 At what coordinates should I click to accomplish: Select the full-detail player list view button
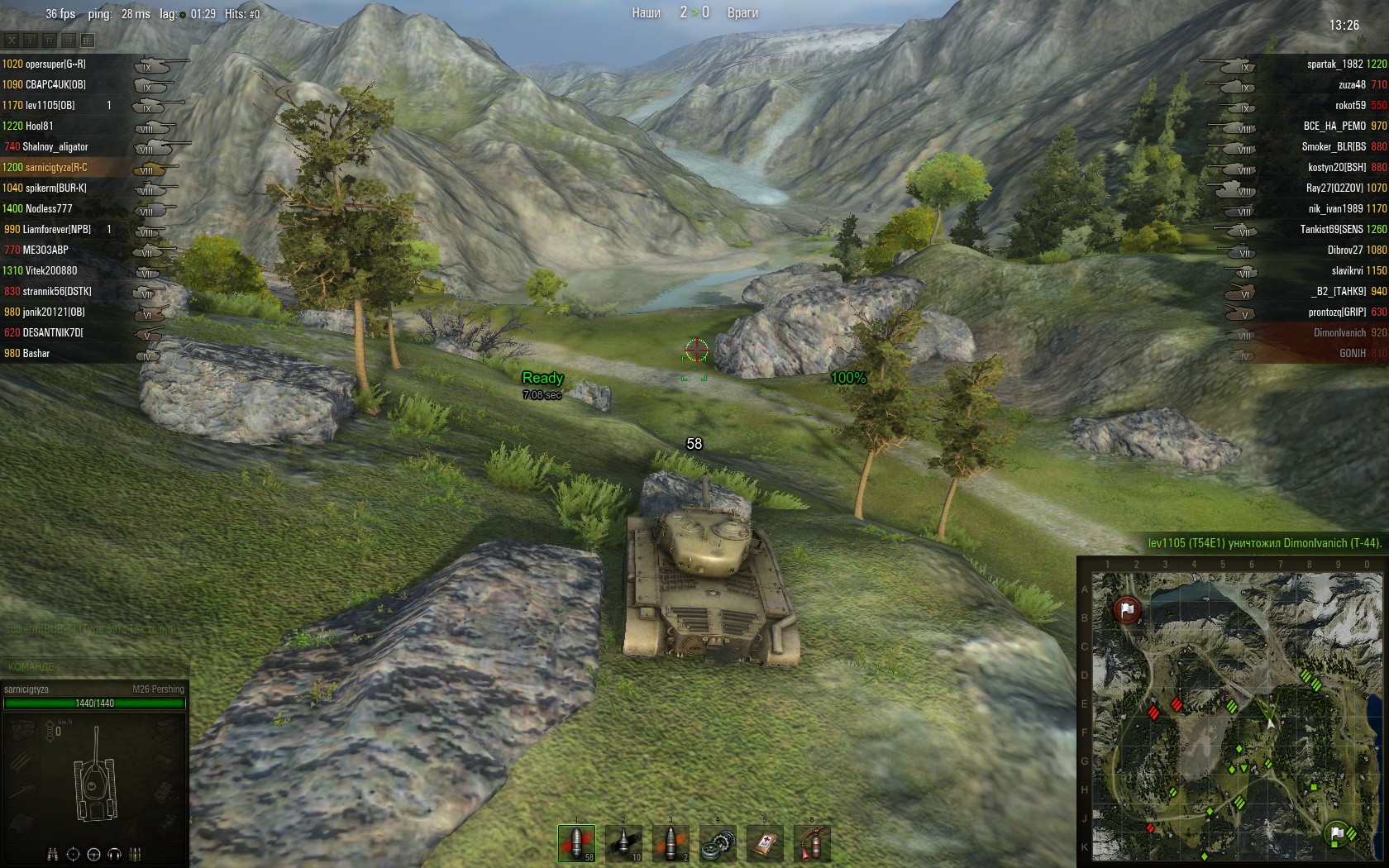click(88, 40)
